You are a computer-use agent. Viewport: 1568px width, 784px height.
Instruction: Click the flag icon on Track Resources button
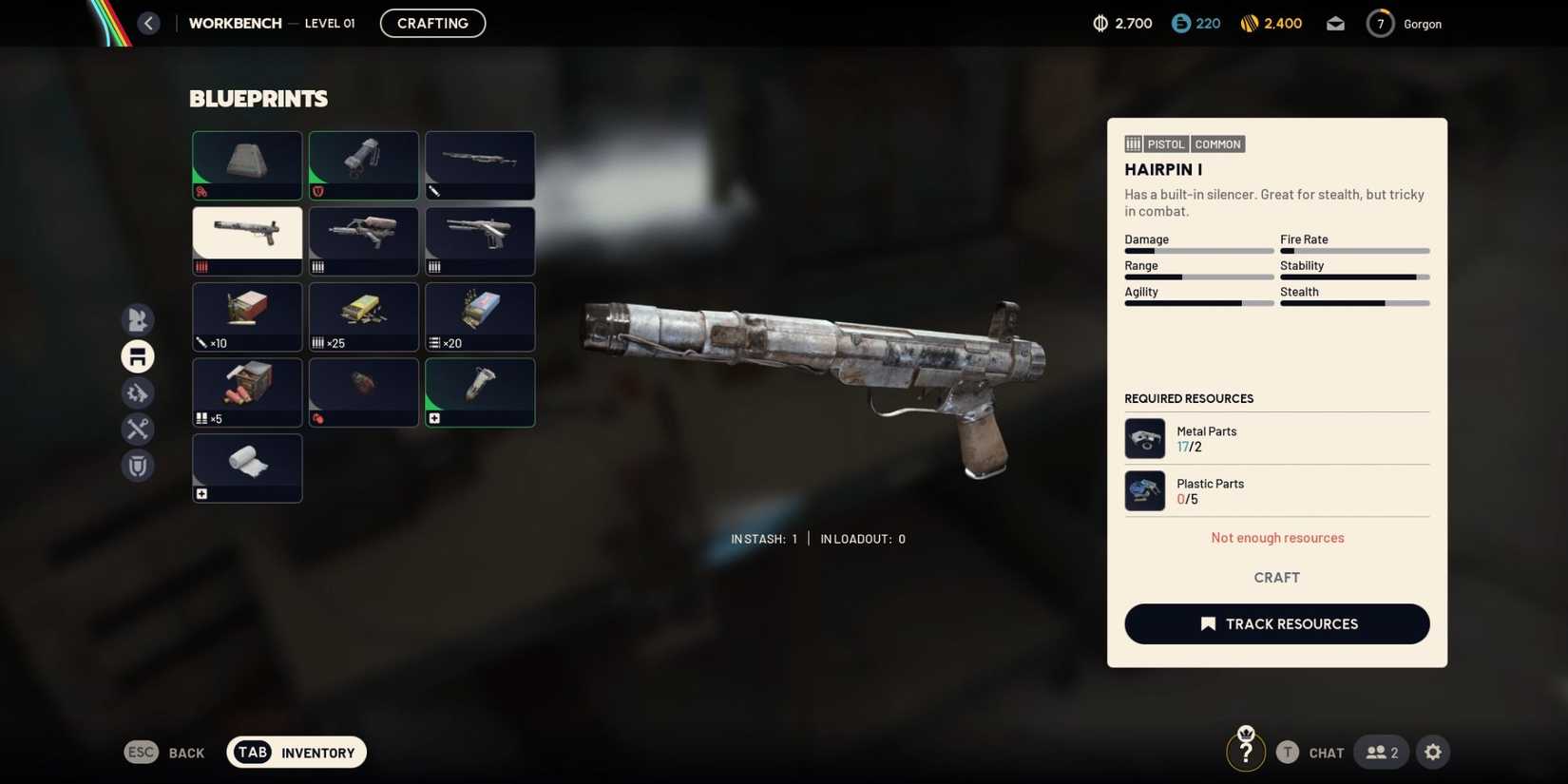(x=1207, y=623)
